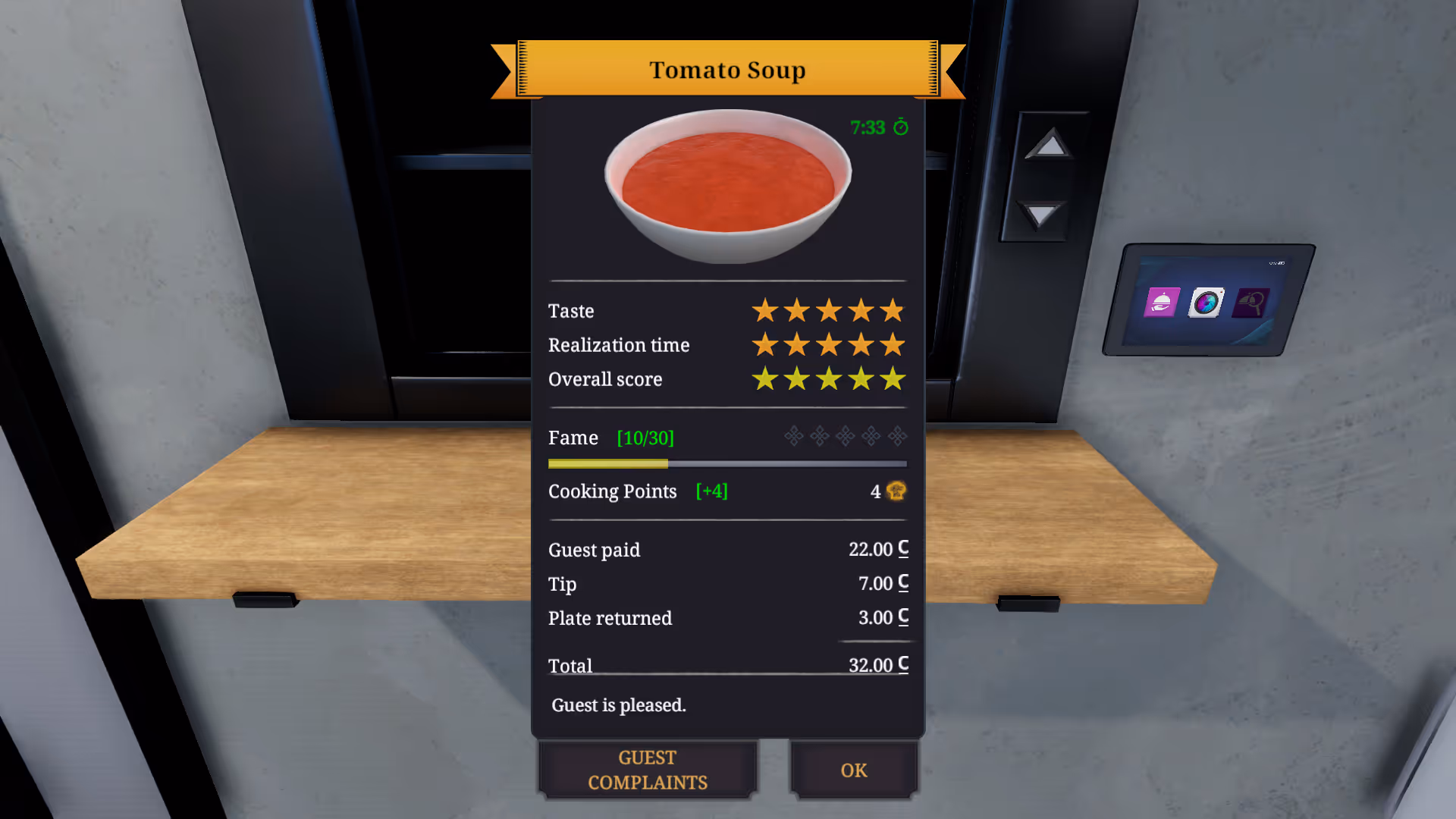Open the Guest Complaints panel
1456x819 pixels.
[x=648, y=770]
